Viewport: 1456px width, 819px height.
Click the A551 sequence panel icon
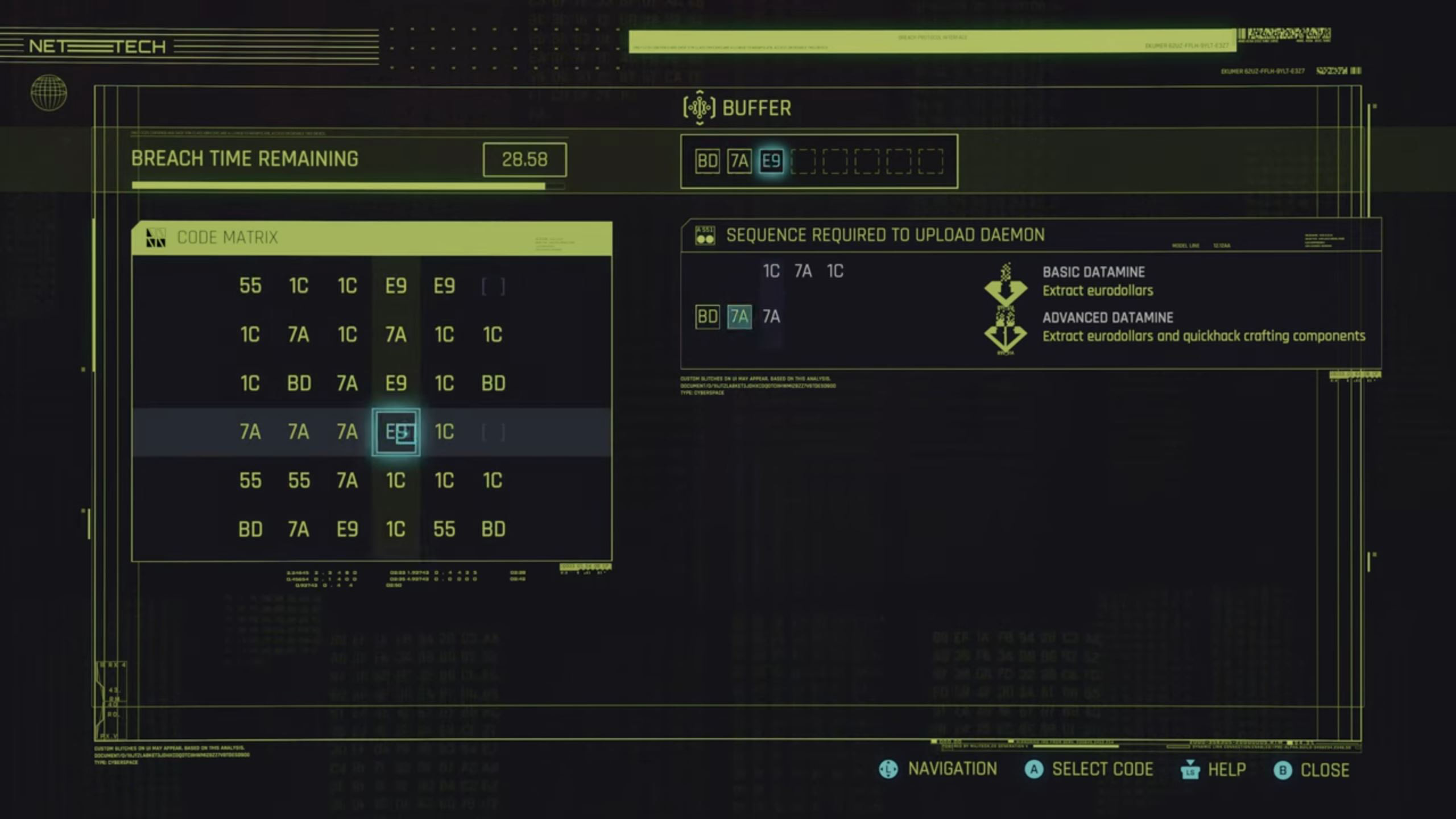click(x=705, y=234)
